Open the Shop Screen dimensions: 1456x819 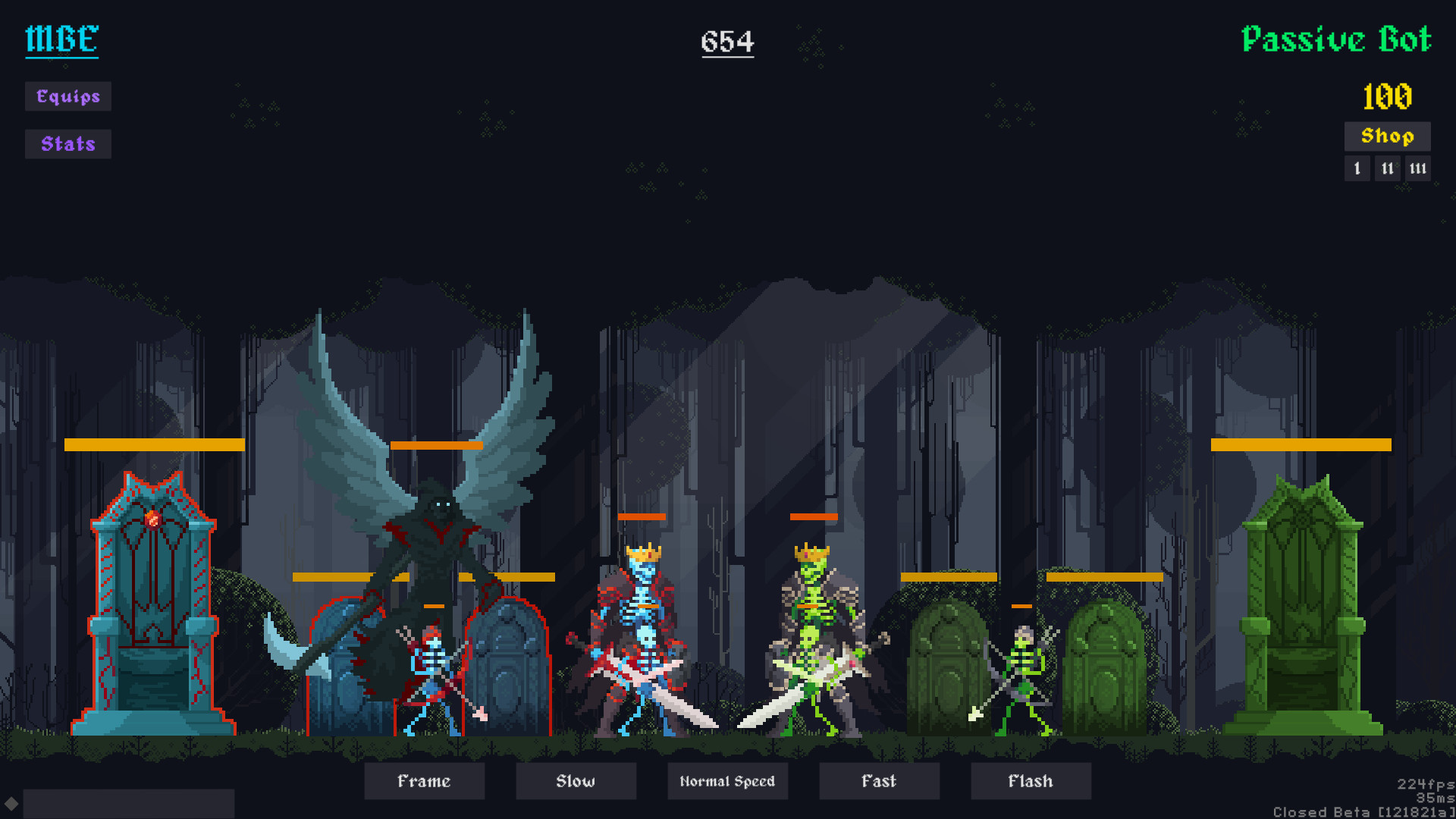[1386, 136]
